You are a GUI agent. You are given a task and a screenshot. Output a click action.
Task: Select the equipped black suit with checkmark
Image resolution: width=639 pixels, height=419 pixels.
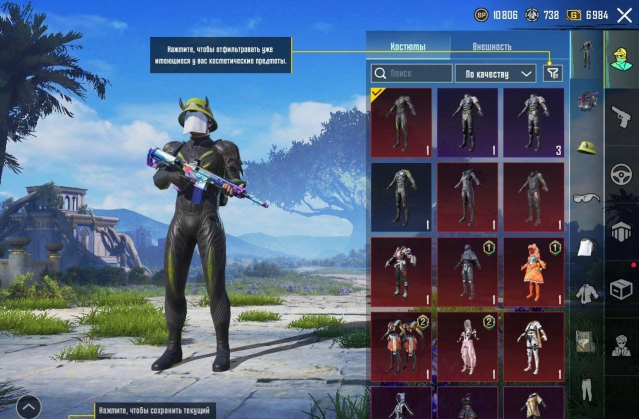[401, 122]
